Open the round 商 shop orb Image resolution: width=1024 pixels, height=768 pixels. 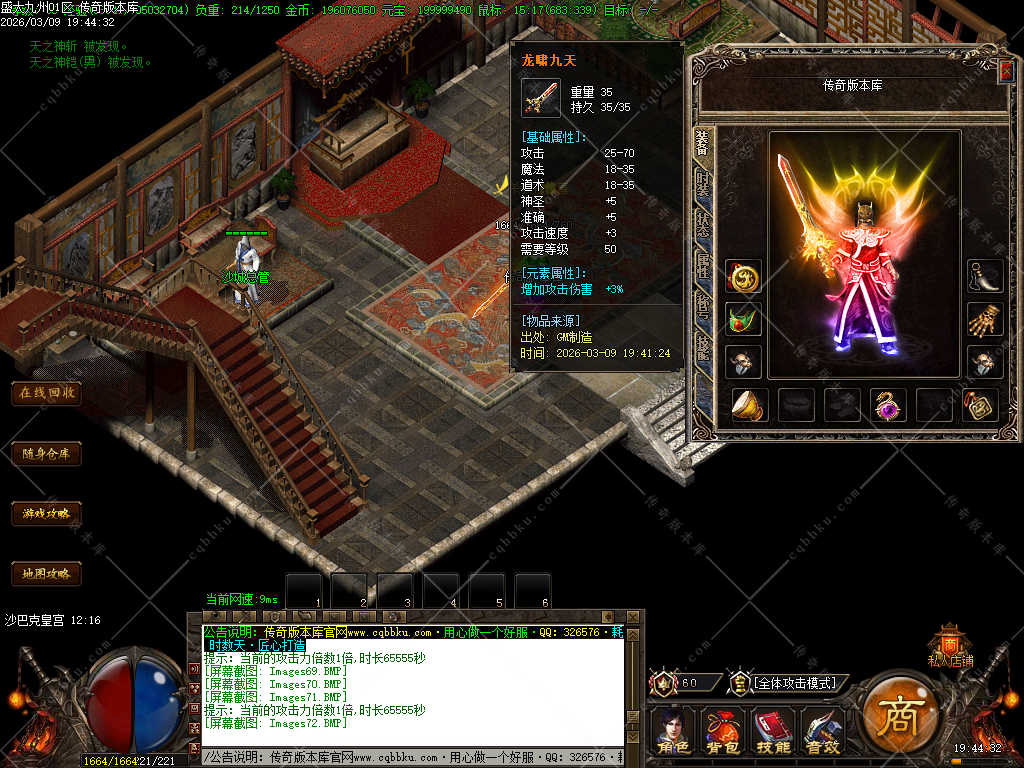898,713
